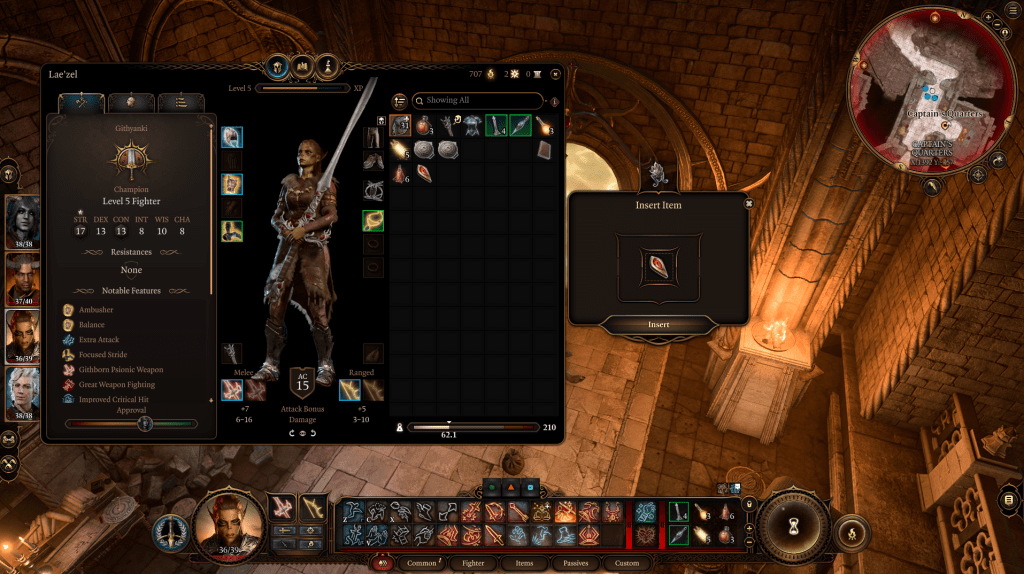Close Lae'zel's character sheet window
This screenshot has width=1024, height=574.
[555, 73]
